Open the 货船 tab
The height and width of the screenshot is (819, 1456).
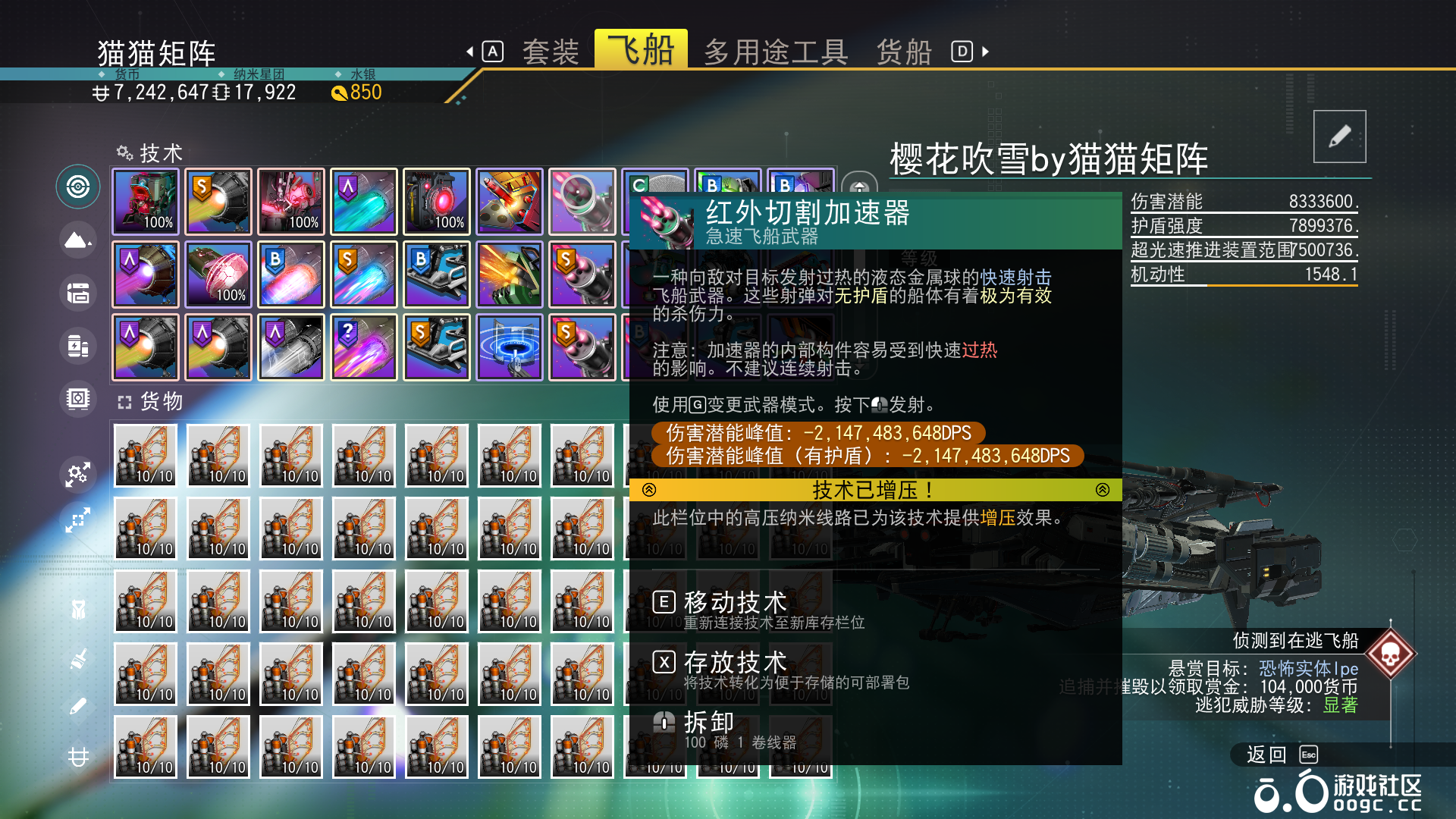[x=904, y=51]
